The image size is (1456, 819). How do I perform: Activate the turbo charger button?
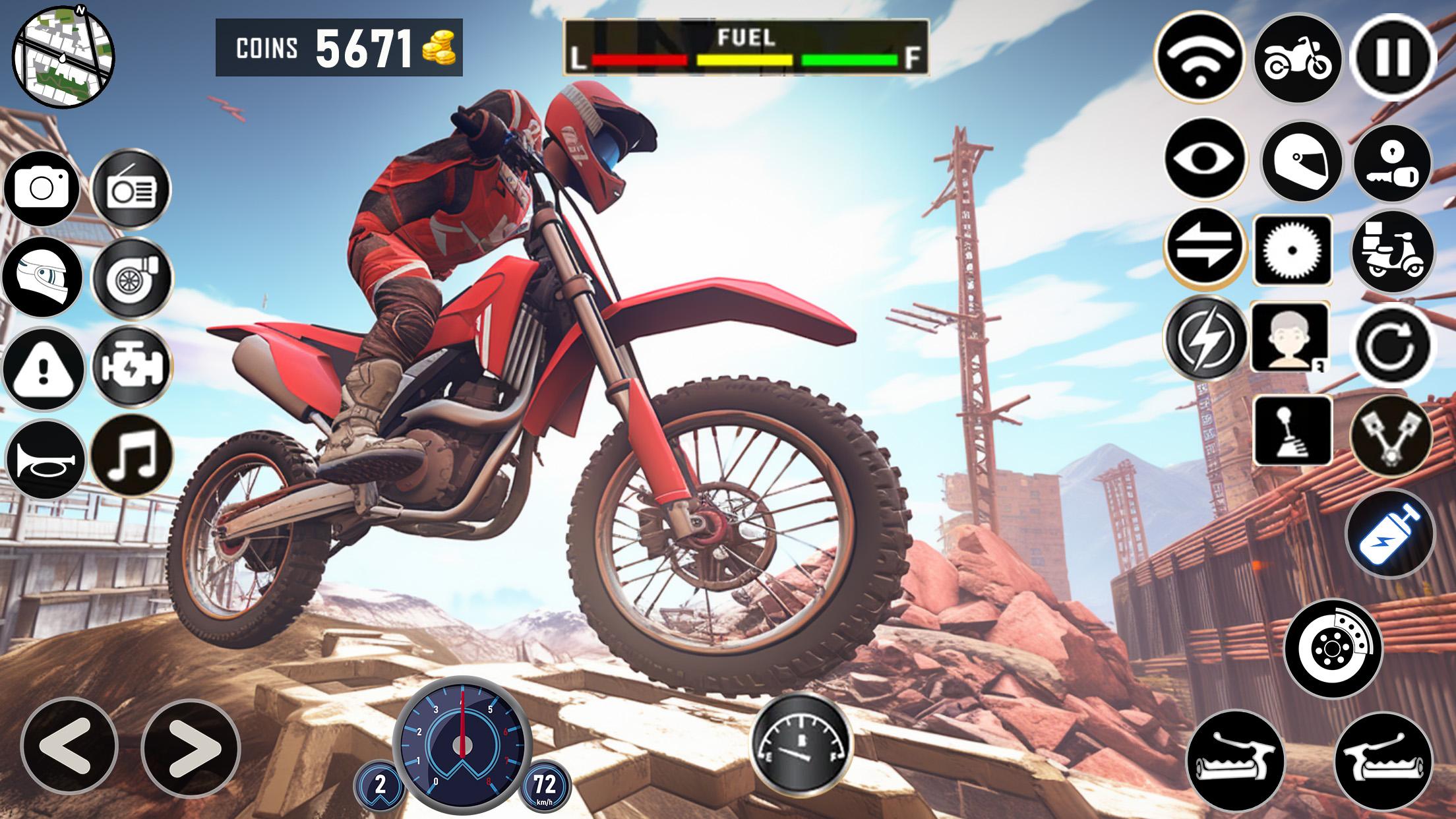(x=131, y=276)
